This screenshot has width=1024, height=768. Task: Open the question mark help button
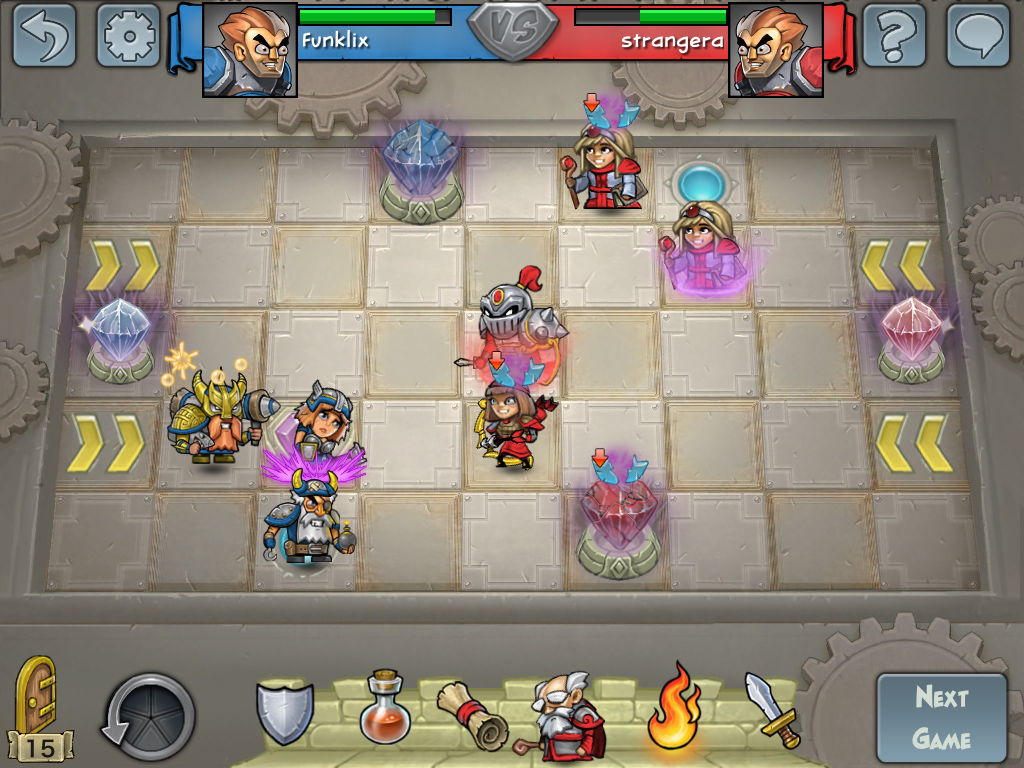(895, 36)
